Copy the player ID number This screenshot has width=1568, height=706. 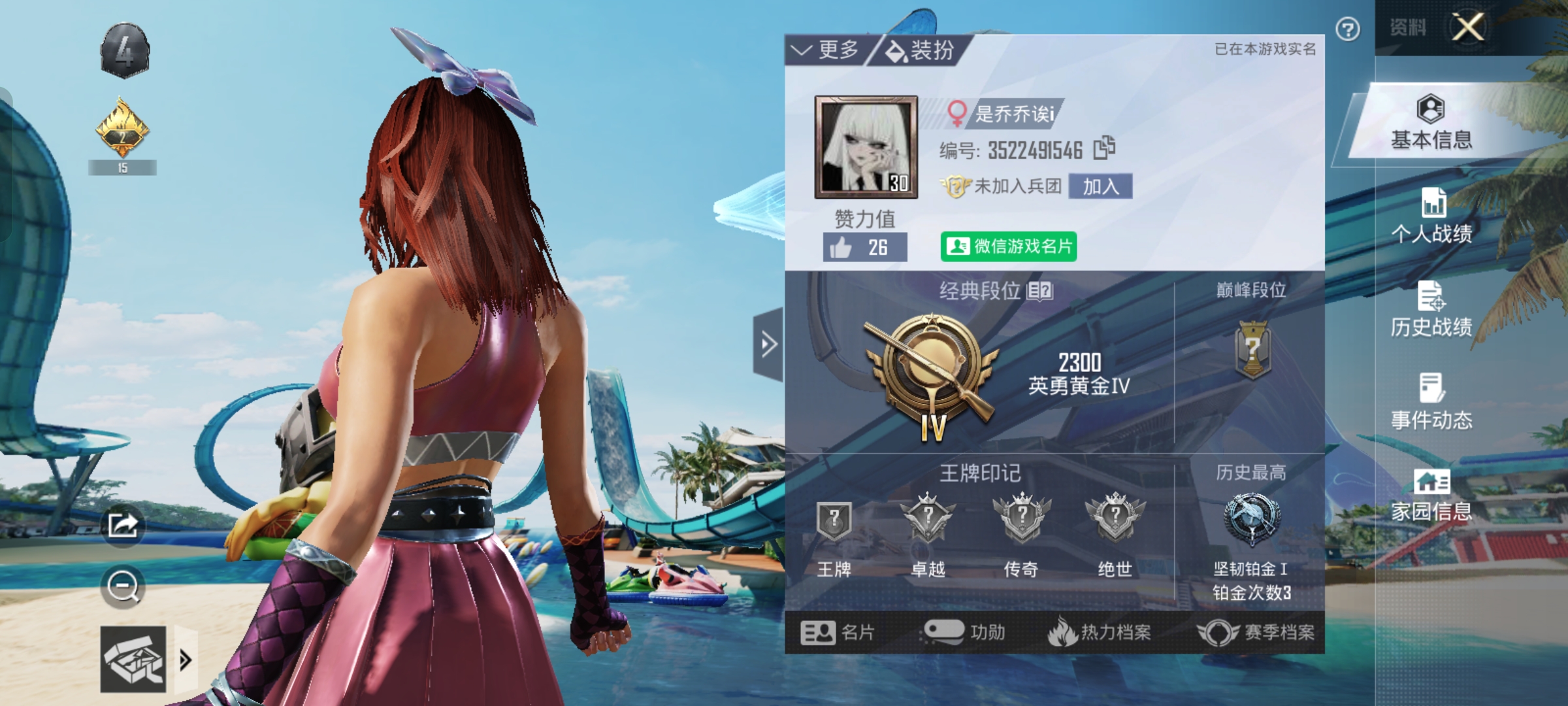(x=1104, y=148)
